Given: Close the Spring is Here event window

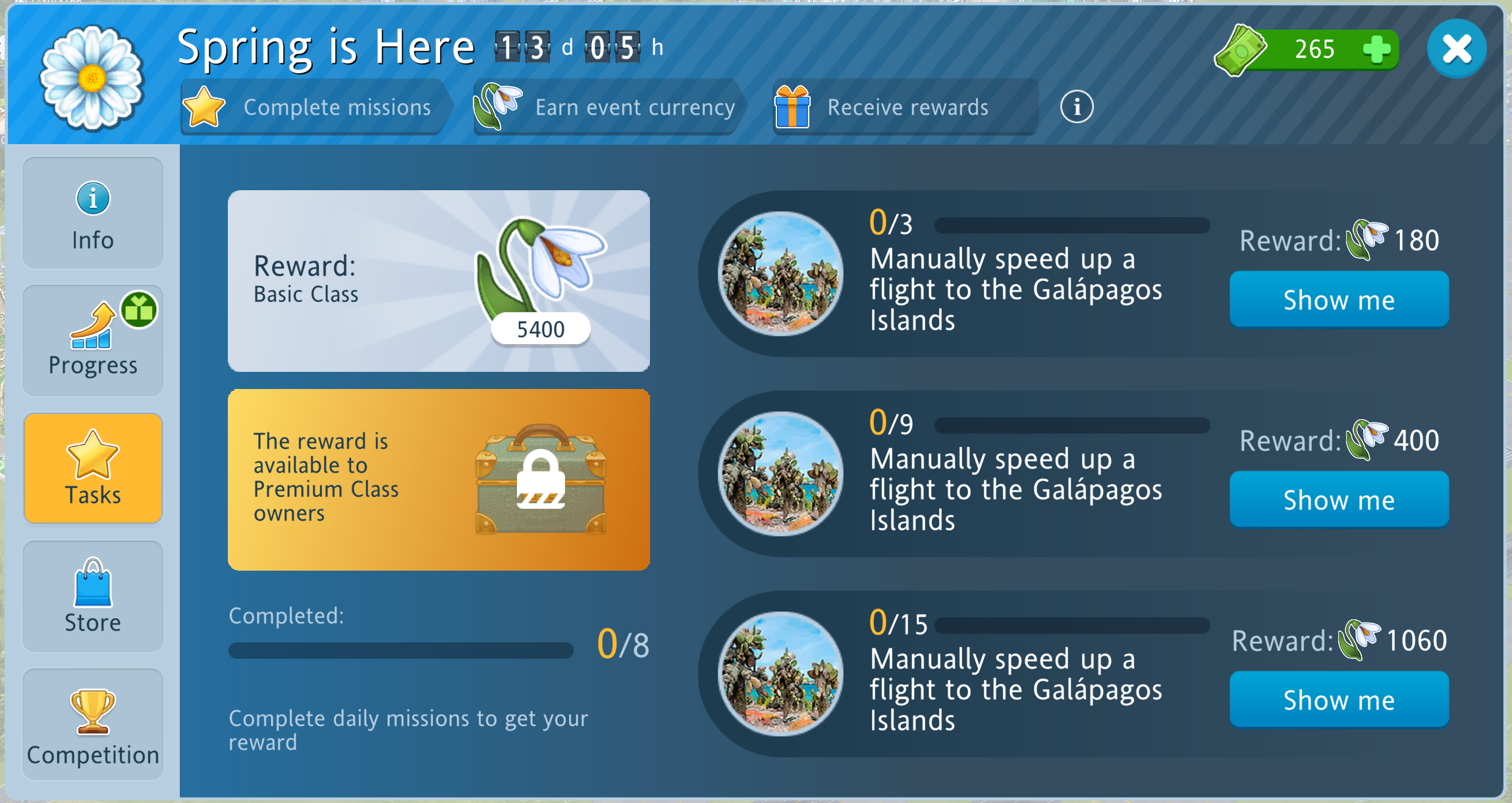Looking at the screenshot, I should (x=1456, y=49).
